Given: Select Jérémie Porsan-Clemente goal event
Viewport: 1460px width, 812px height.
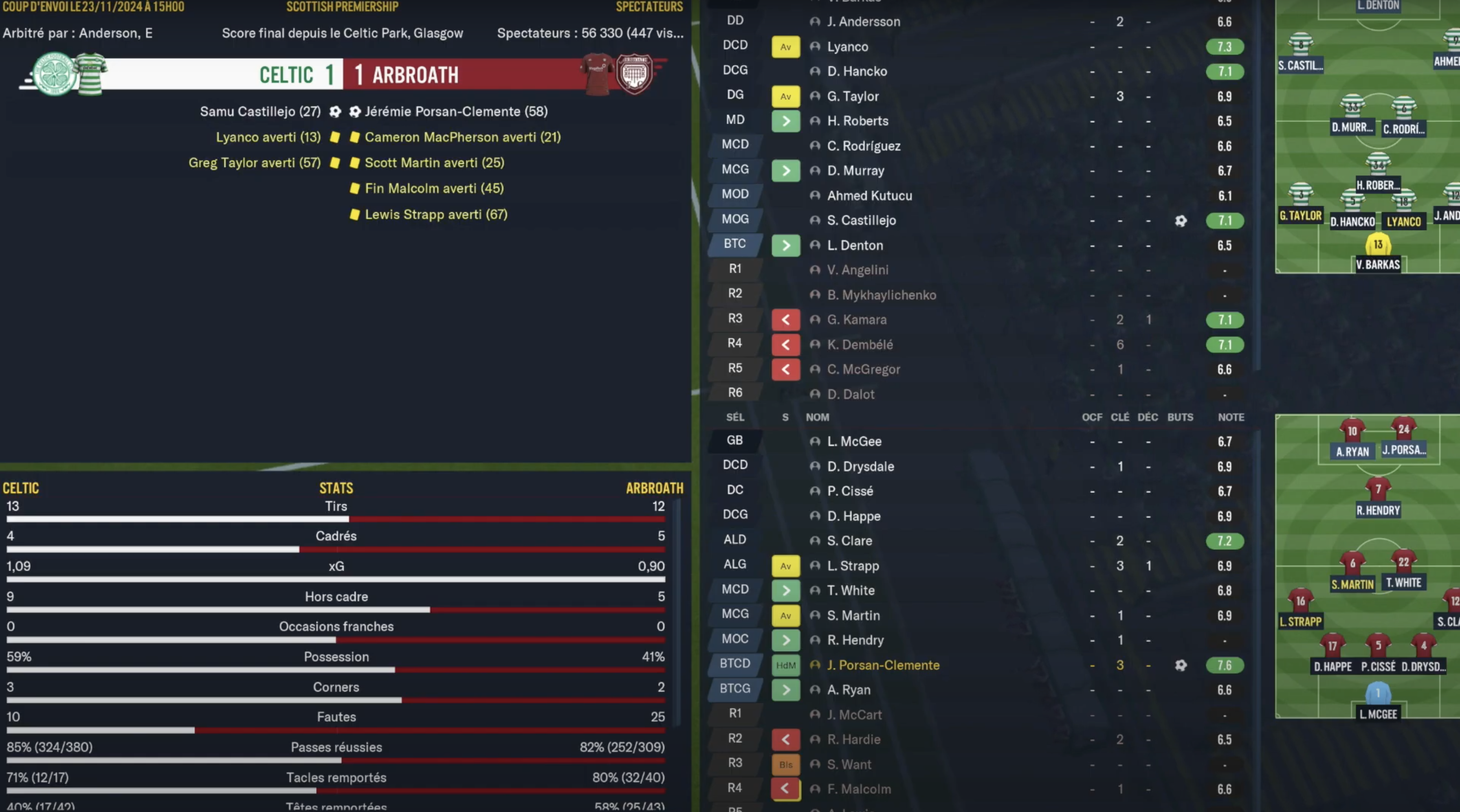Looking at the screenshot, I should (x=456, y=112).
